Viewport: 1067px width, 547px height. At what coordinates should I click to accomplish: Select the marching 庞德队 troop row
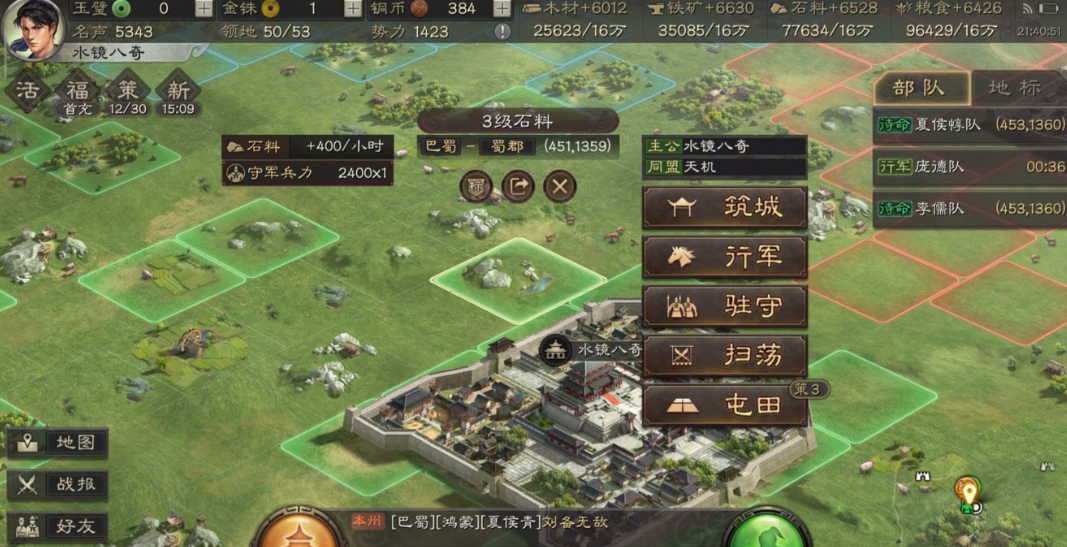pyautogui.click(x=968, y=167)
